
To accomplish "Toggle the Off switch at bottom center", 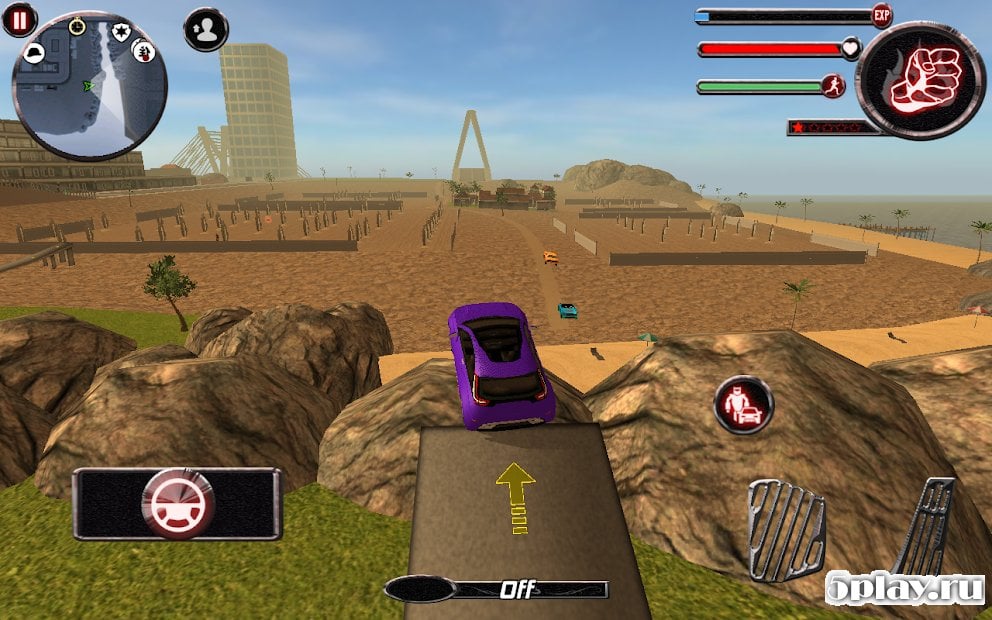I will pos(497,589).
